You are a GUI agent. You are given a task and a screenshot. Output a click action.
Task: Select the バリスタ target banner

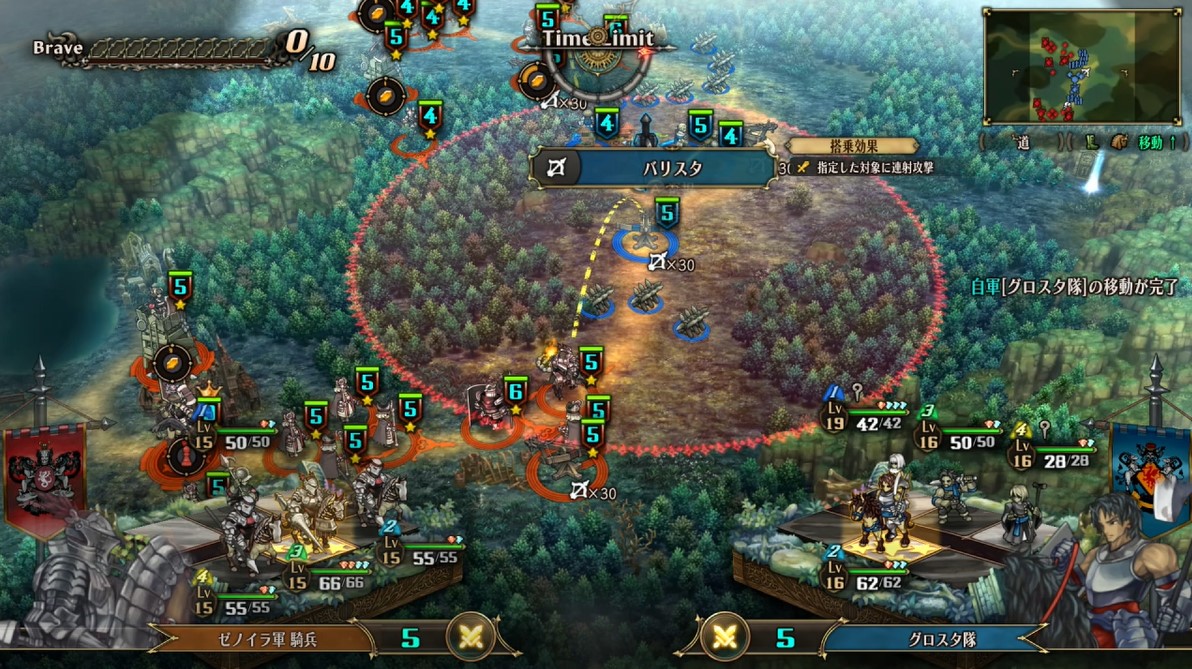[652, 168]
